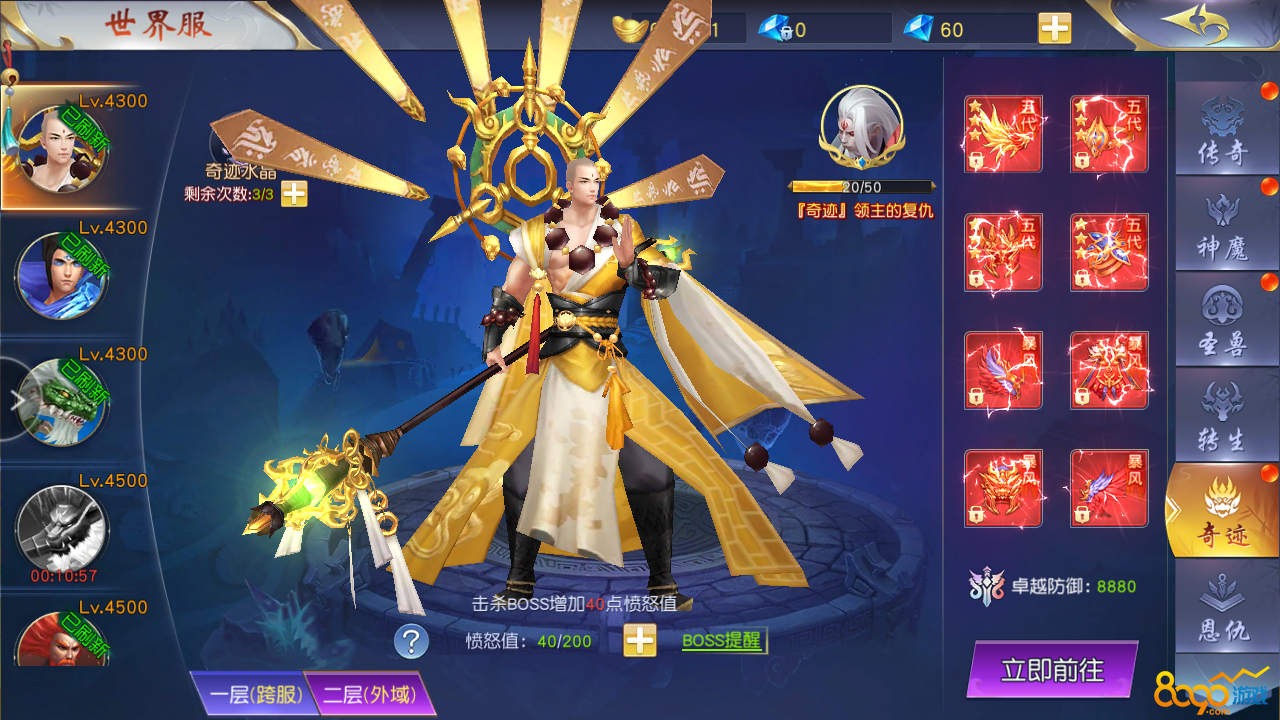Viewport: 1280px width, 720px height.
Task: Select the 圣兽 tab
Action: 1222,324
